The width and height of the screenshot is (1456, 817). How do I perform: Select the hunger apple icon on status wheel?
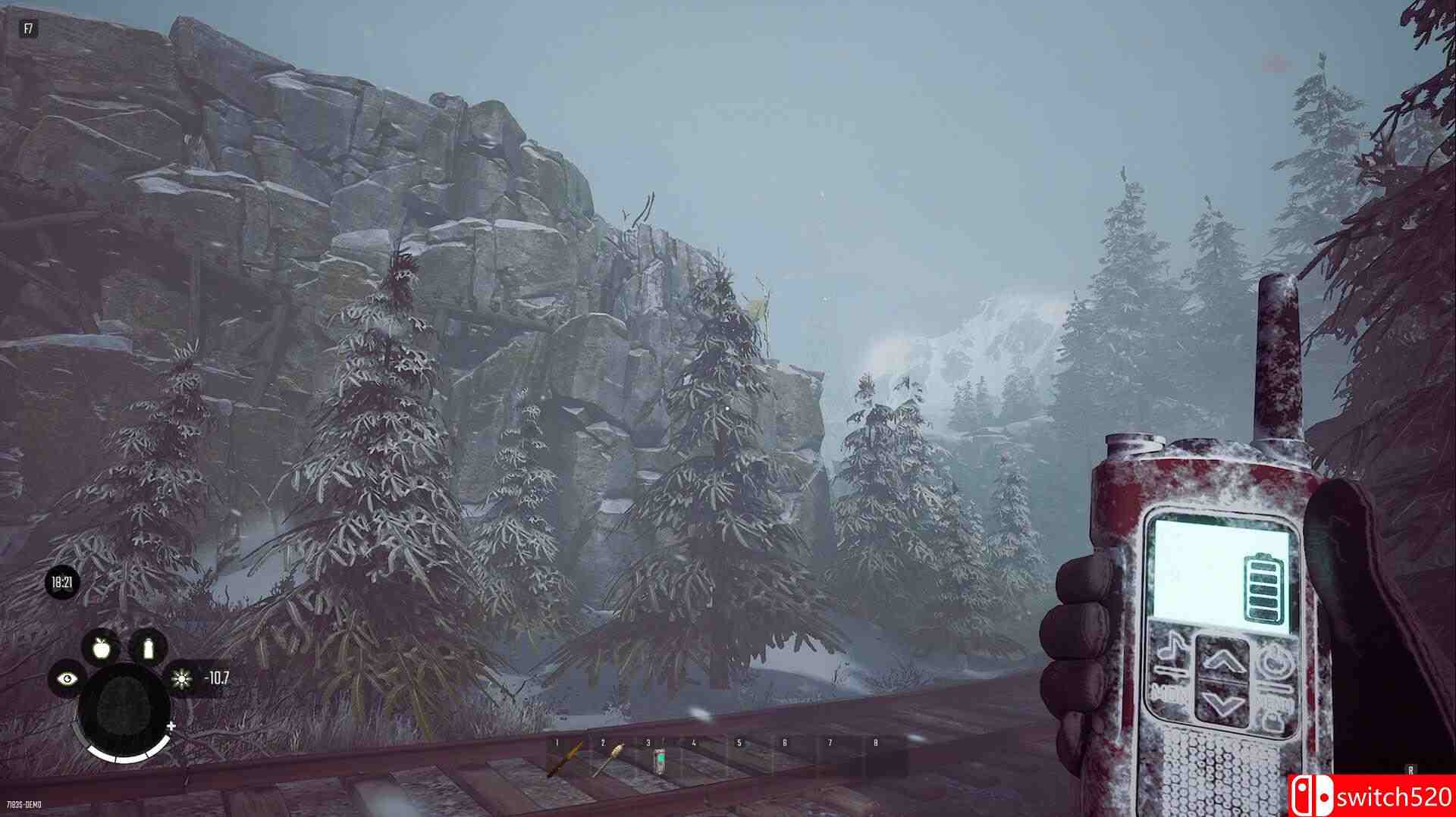tap(105, 650)
